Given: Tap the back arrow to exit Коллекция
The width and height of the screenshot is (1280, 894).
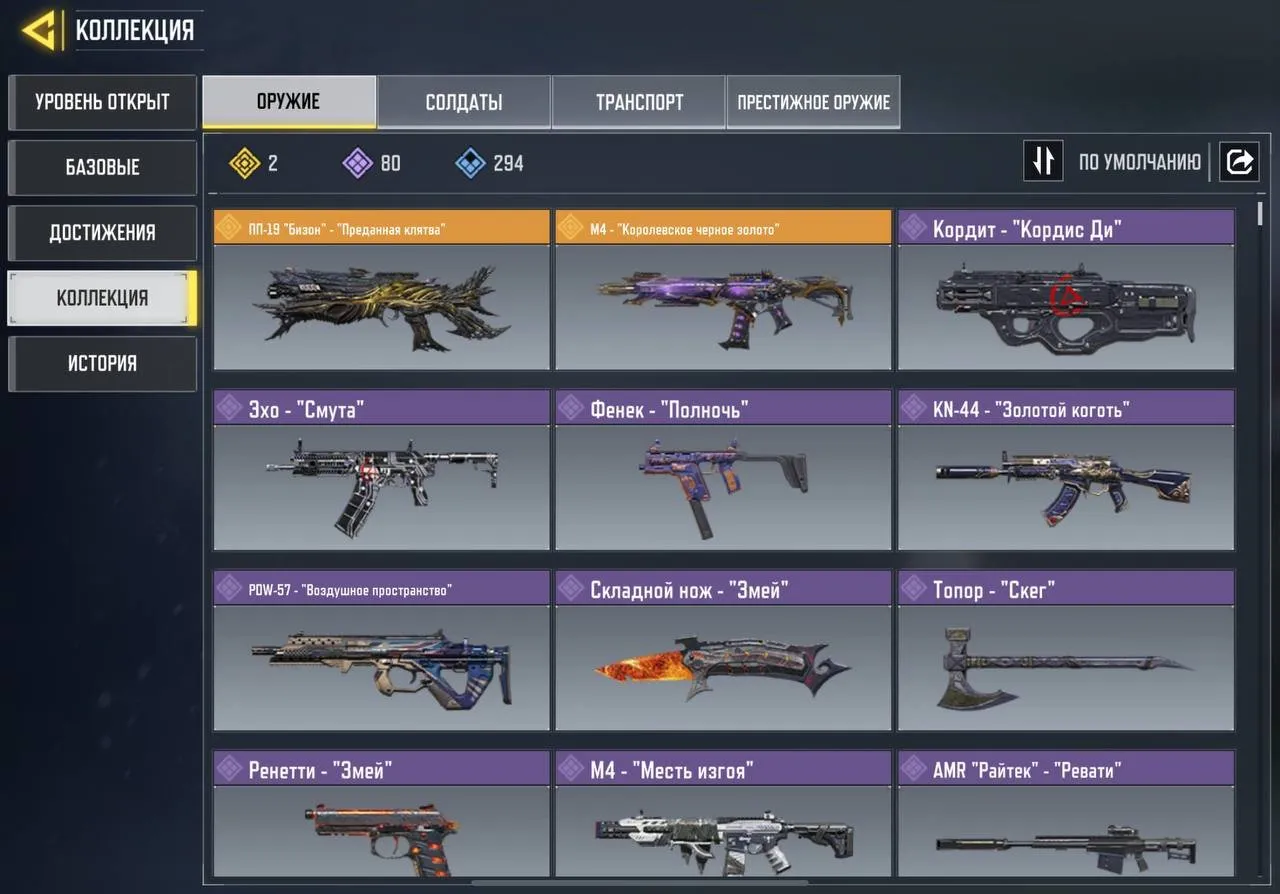Looking at the screenshot, I should click(38, 27).
